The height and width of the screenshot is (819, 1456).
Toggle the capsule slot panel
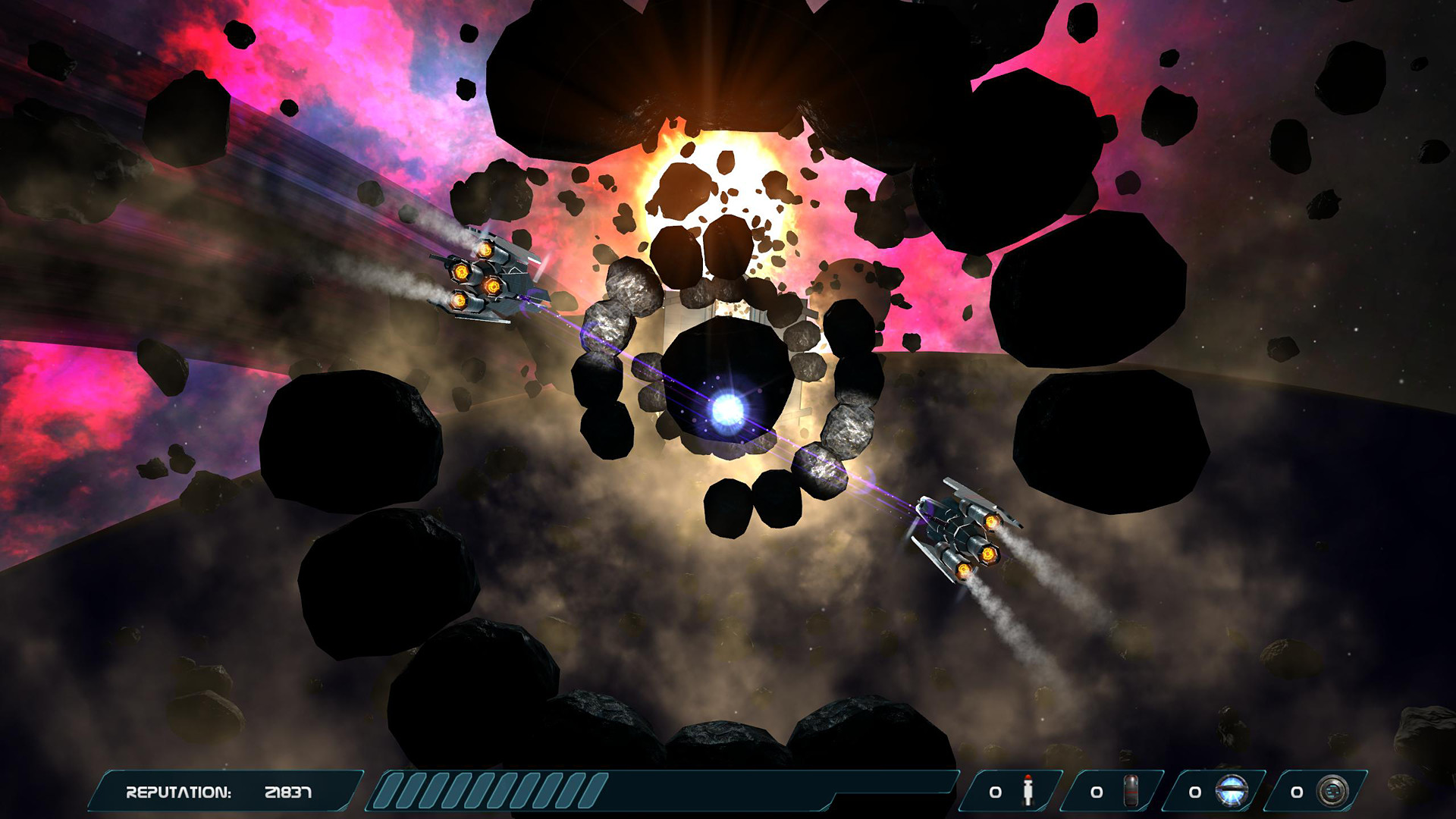[1113, 791]
